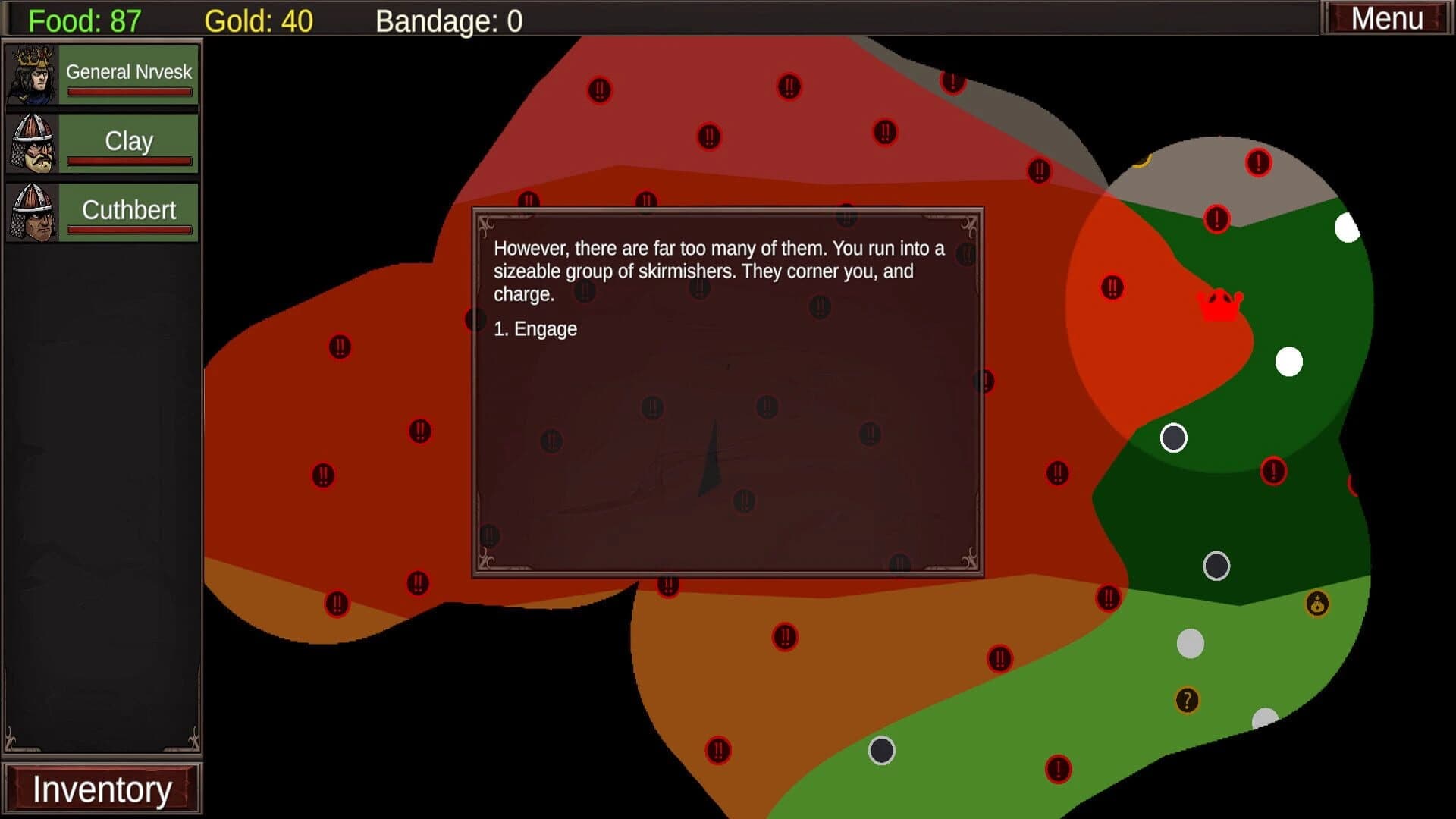1456x819 pixels.
Task: Open the Inventory
Action: (104, 788)
